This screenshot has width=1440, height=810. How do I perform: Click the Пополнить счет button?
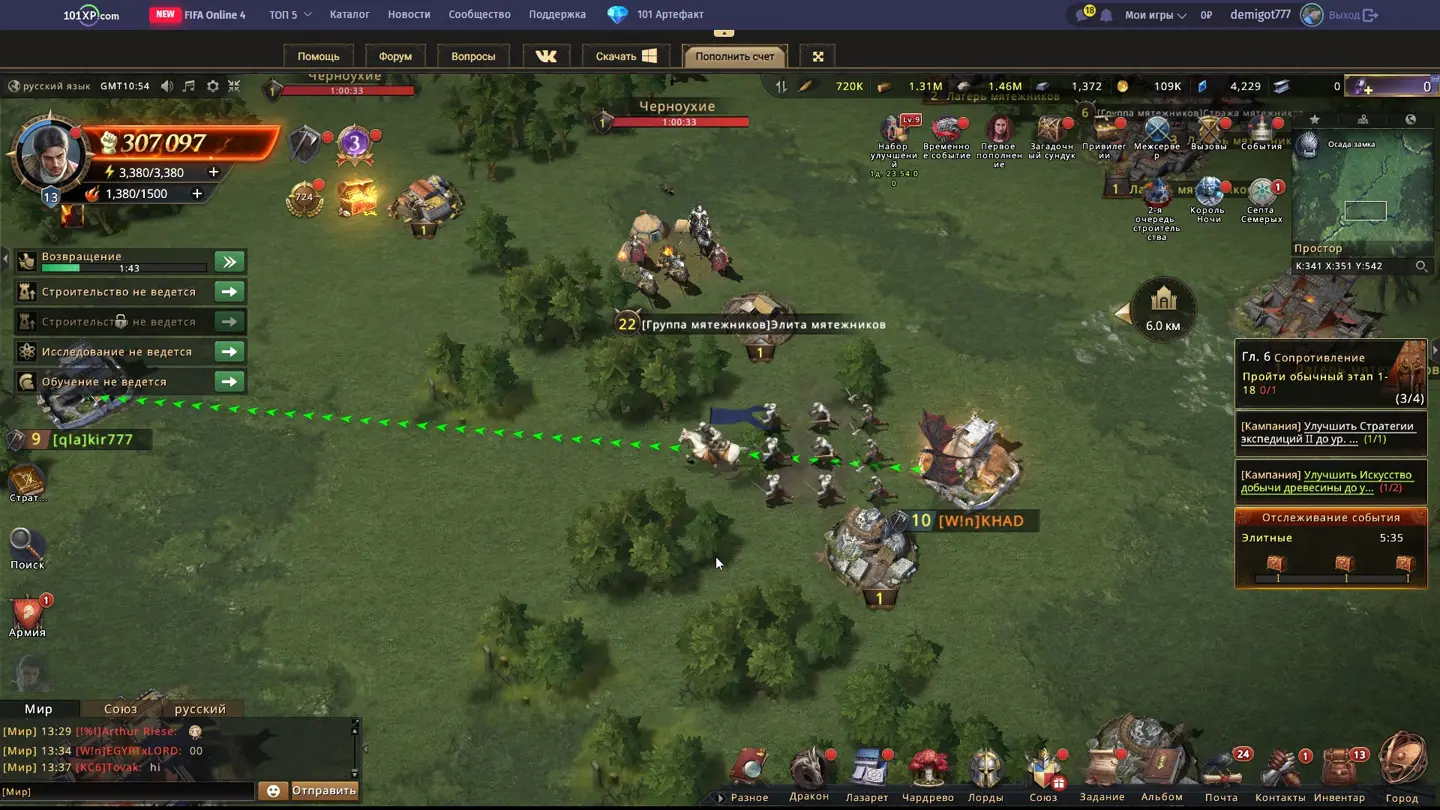[735, 57]
